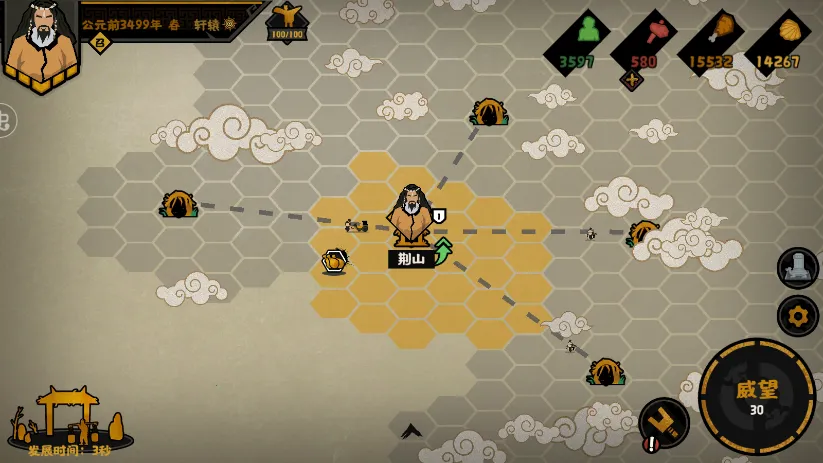
Task: Add more via the plus button below hammer
Action: [631, 80]
